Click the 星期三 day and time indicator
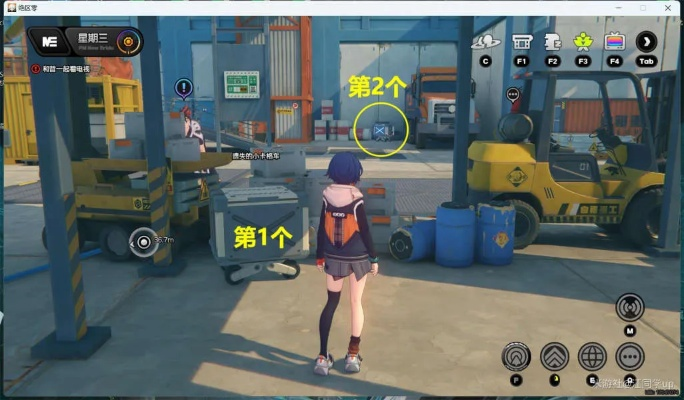The image size is (684, 400). [x=95, y=42]
